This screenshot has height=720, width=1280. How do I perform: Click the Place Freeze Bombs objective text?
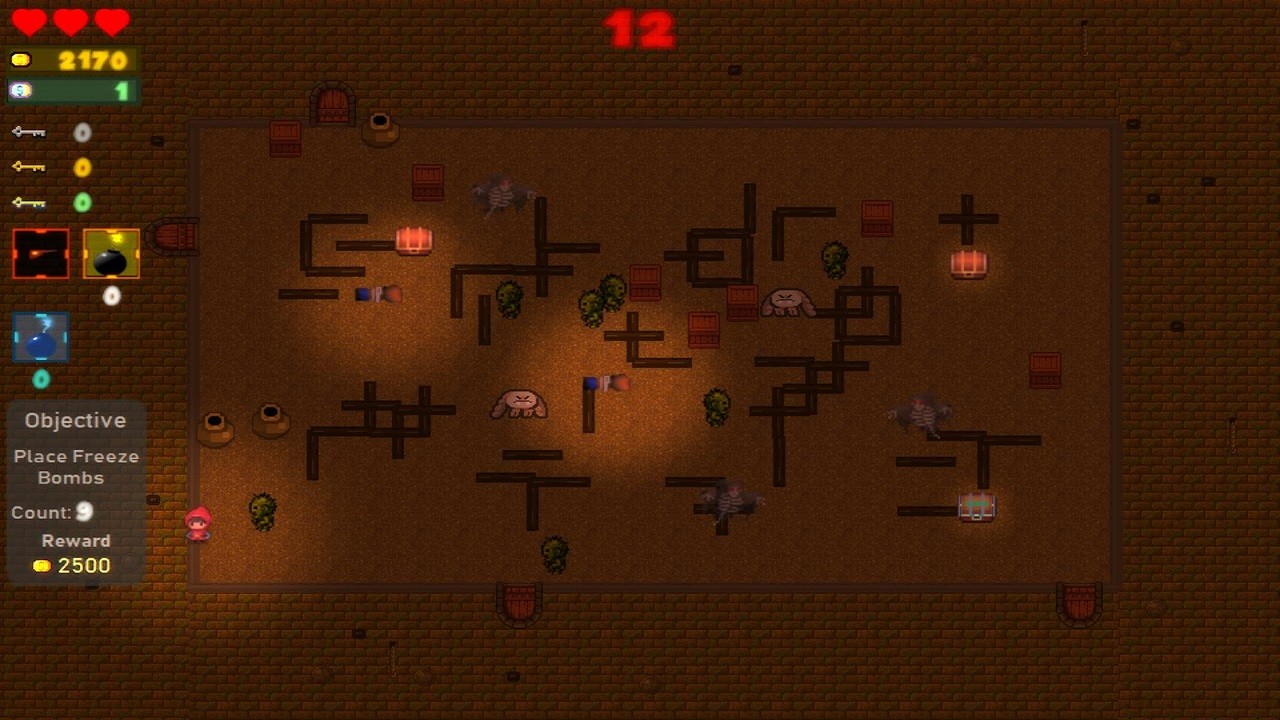75,466
